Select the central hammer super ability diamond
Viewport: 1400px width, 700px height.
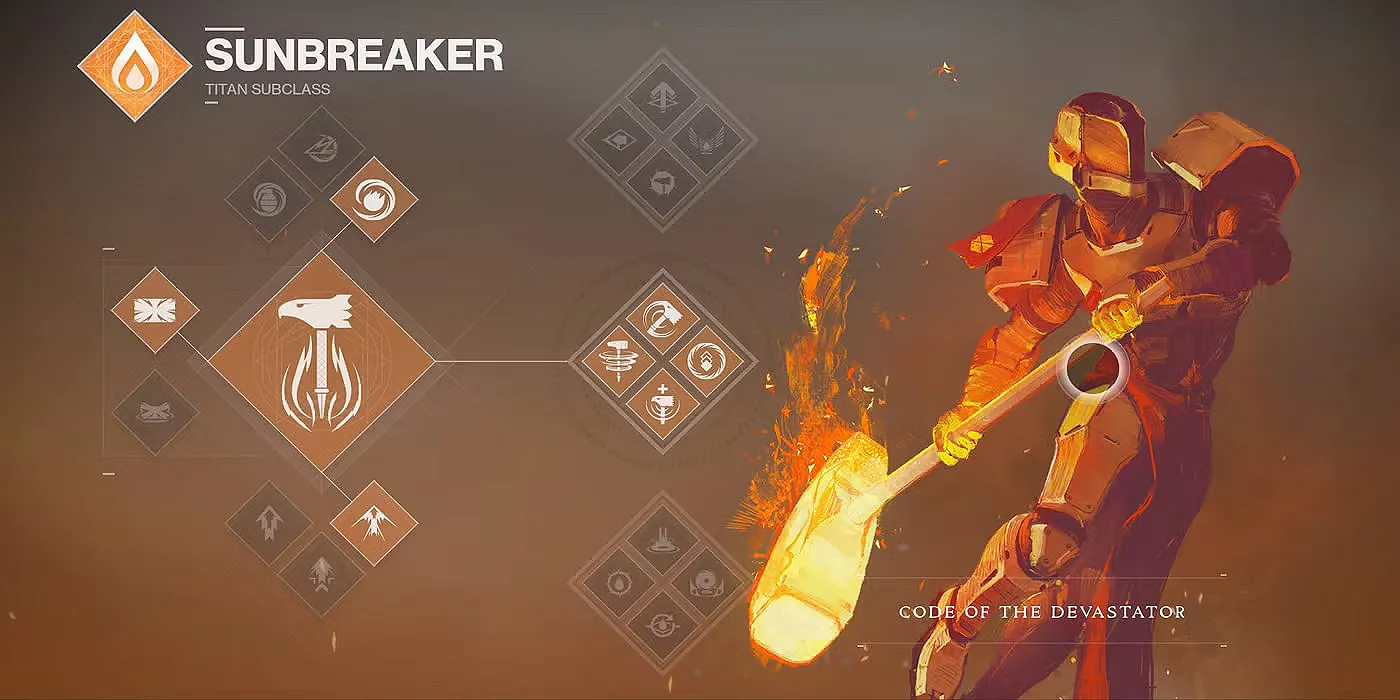(322, 360)
